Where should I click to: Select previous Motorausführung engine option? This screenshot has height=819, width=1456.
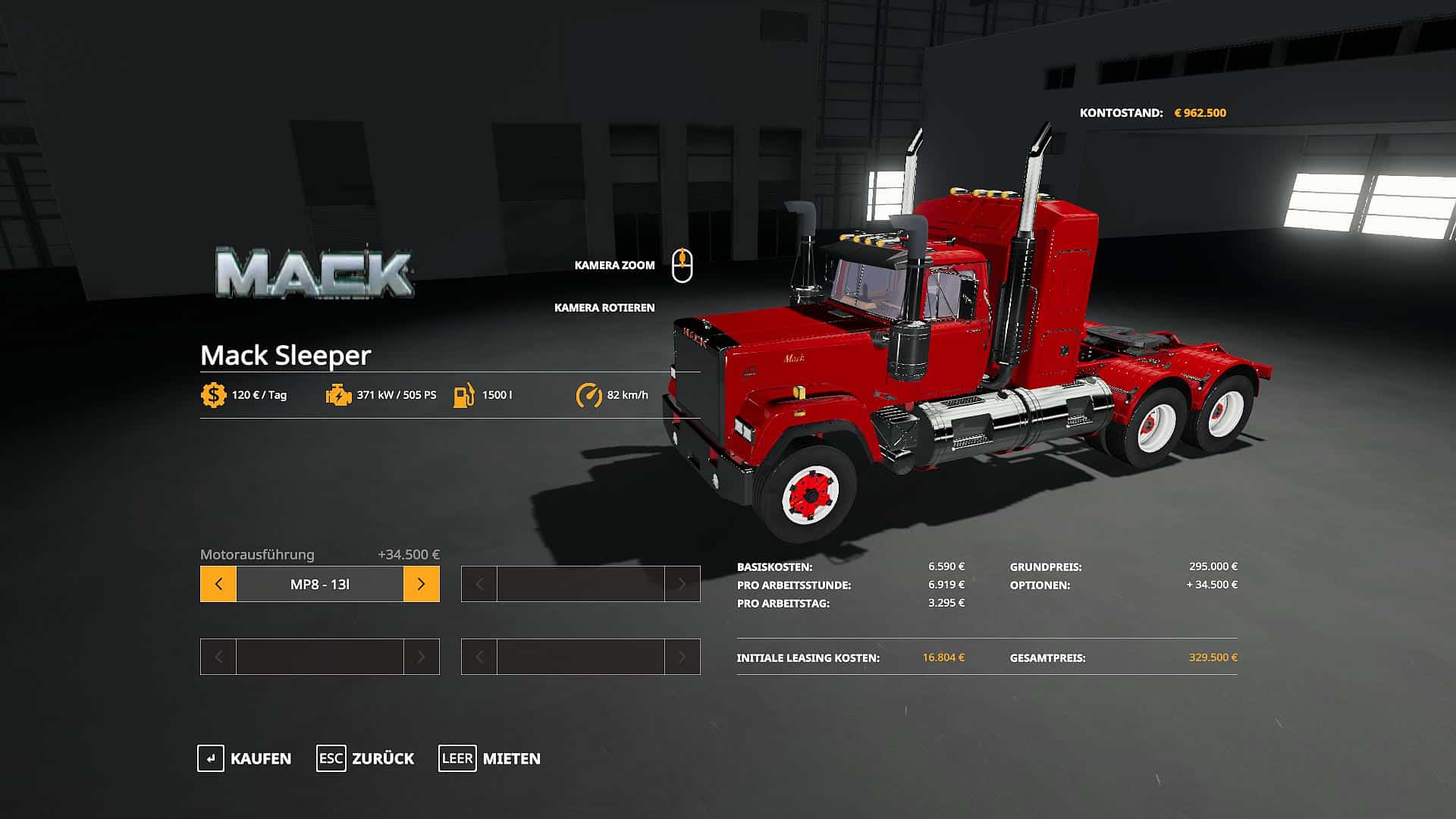(x=218, y=584)
